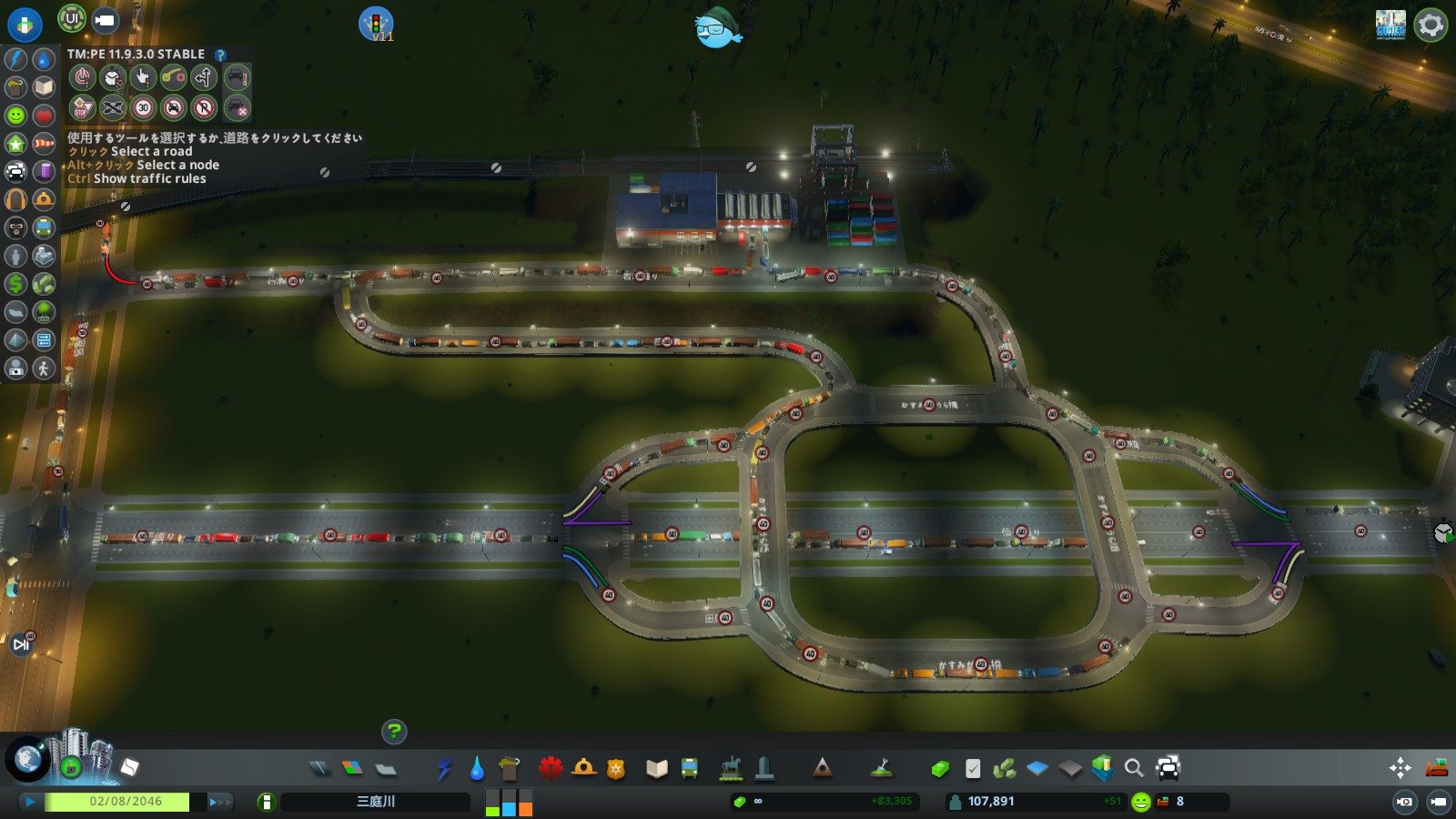Select the TM:PE parking restrictions tool
This screenshot has height=819, width=1456.
click(x=204, y=108)
